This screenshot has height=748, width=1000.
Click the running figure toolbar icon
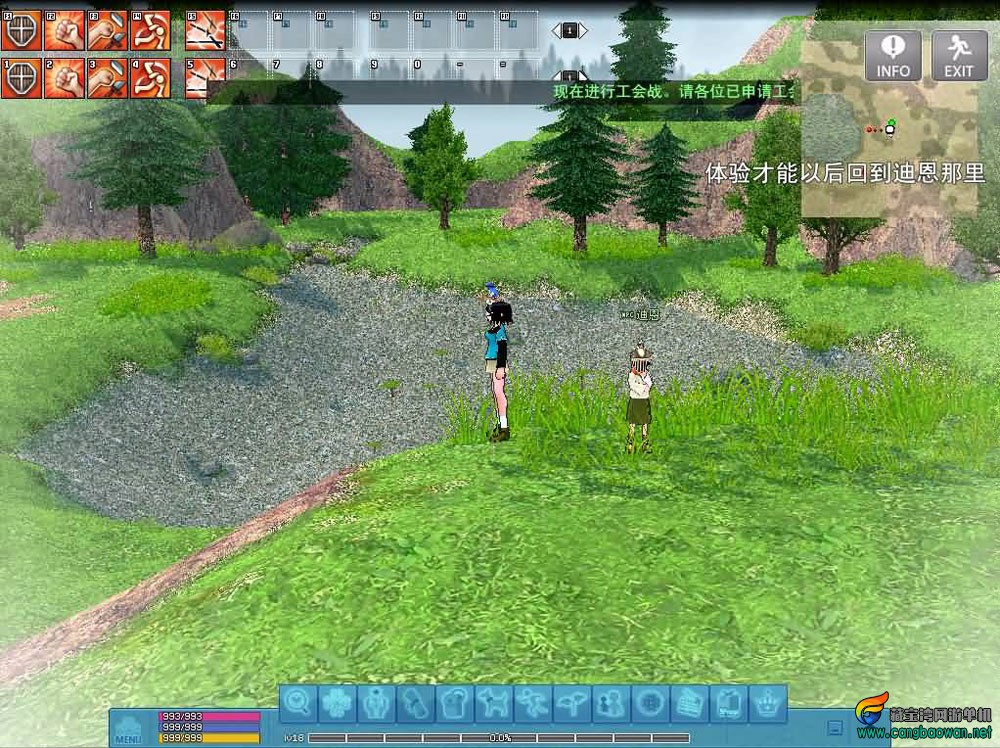click(533, 704)
